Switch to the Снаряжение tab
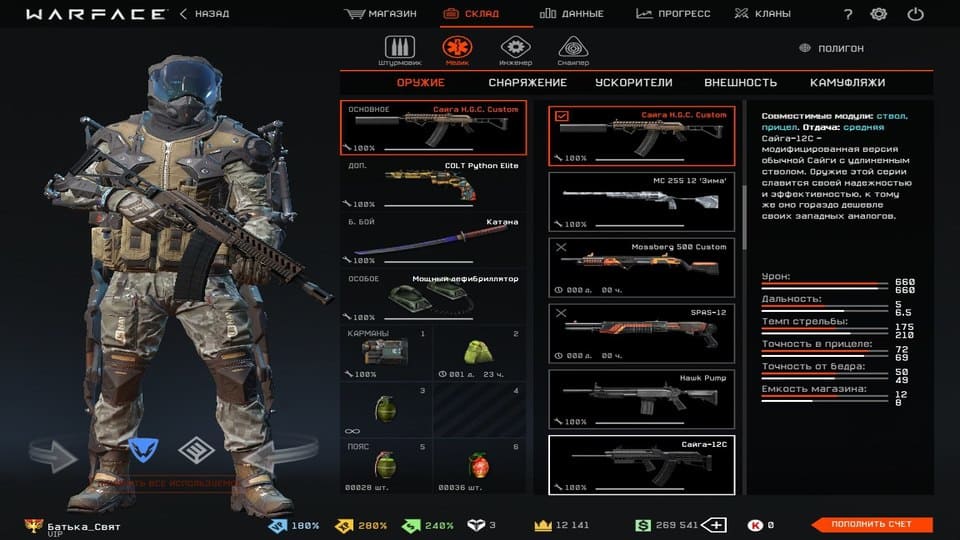Viewport: 960px width, 540px height. coord(527,83)
